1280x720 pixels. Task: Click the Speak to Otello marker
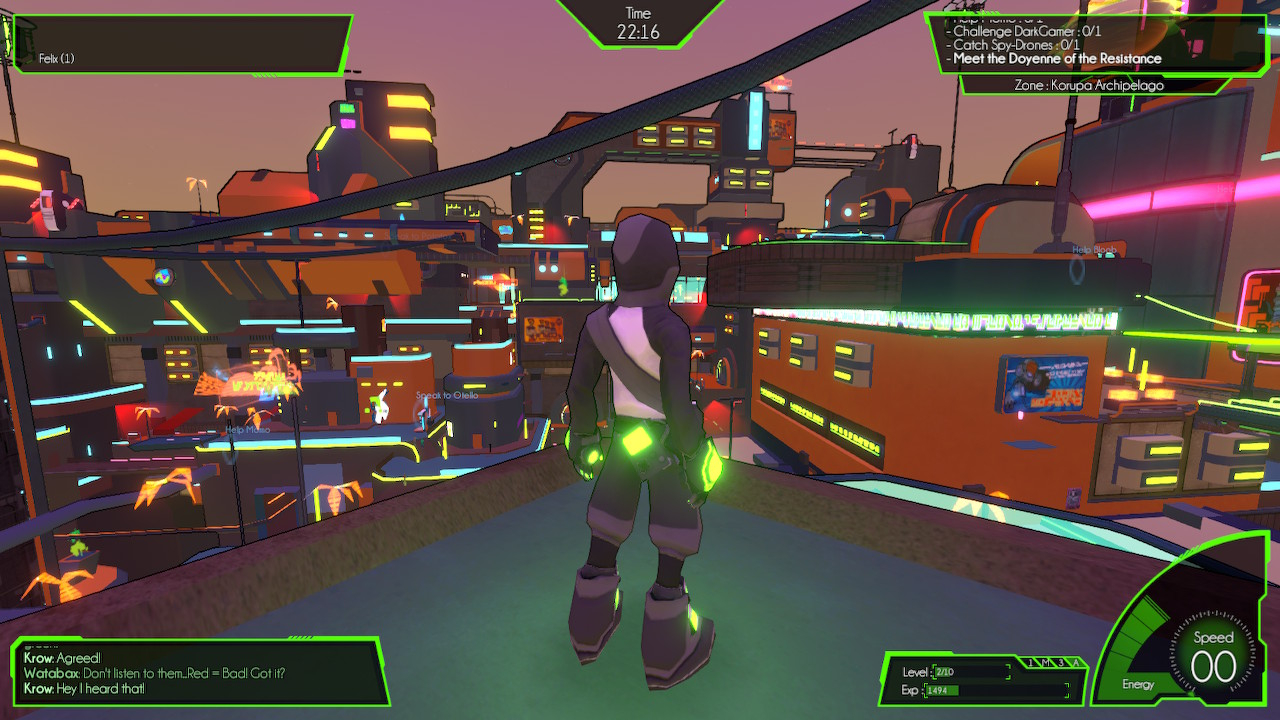[x=447, y=396]
